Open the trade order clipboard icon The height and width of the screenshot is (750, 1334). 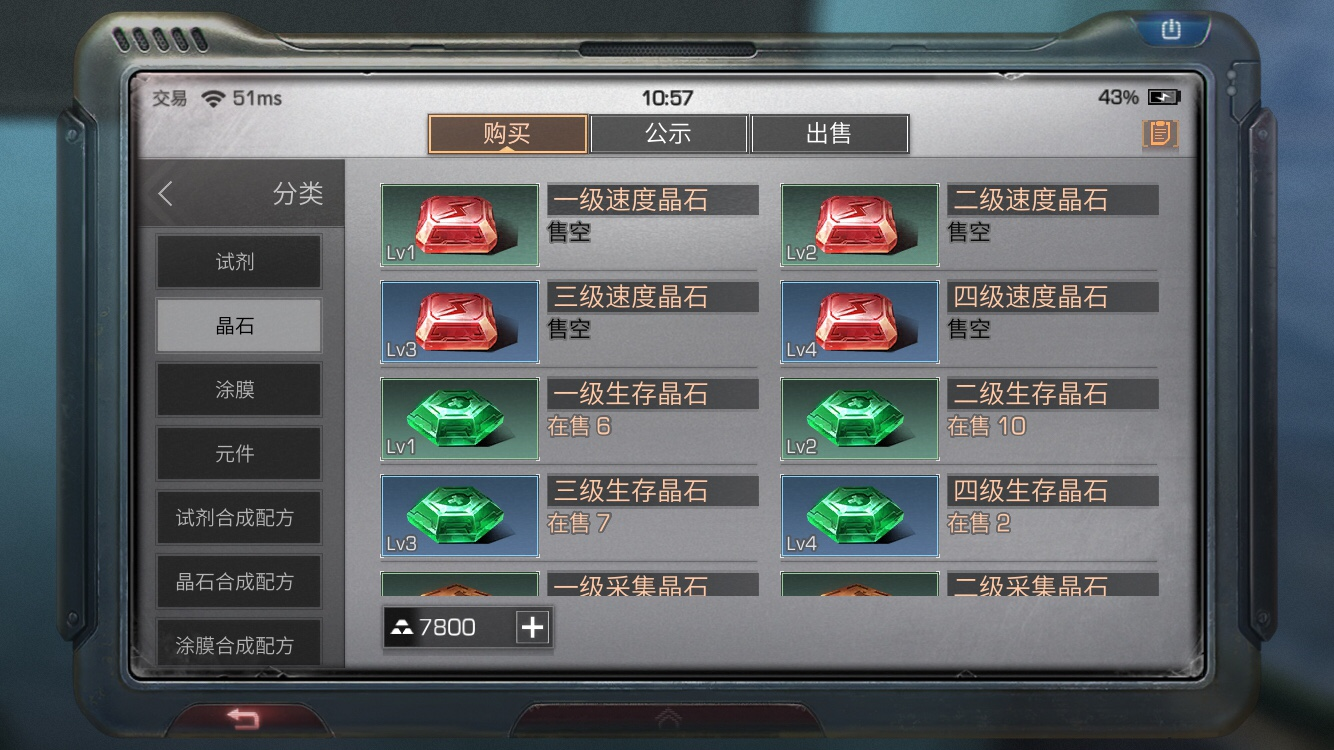pyautogui.click(x=1159, y=133)
